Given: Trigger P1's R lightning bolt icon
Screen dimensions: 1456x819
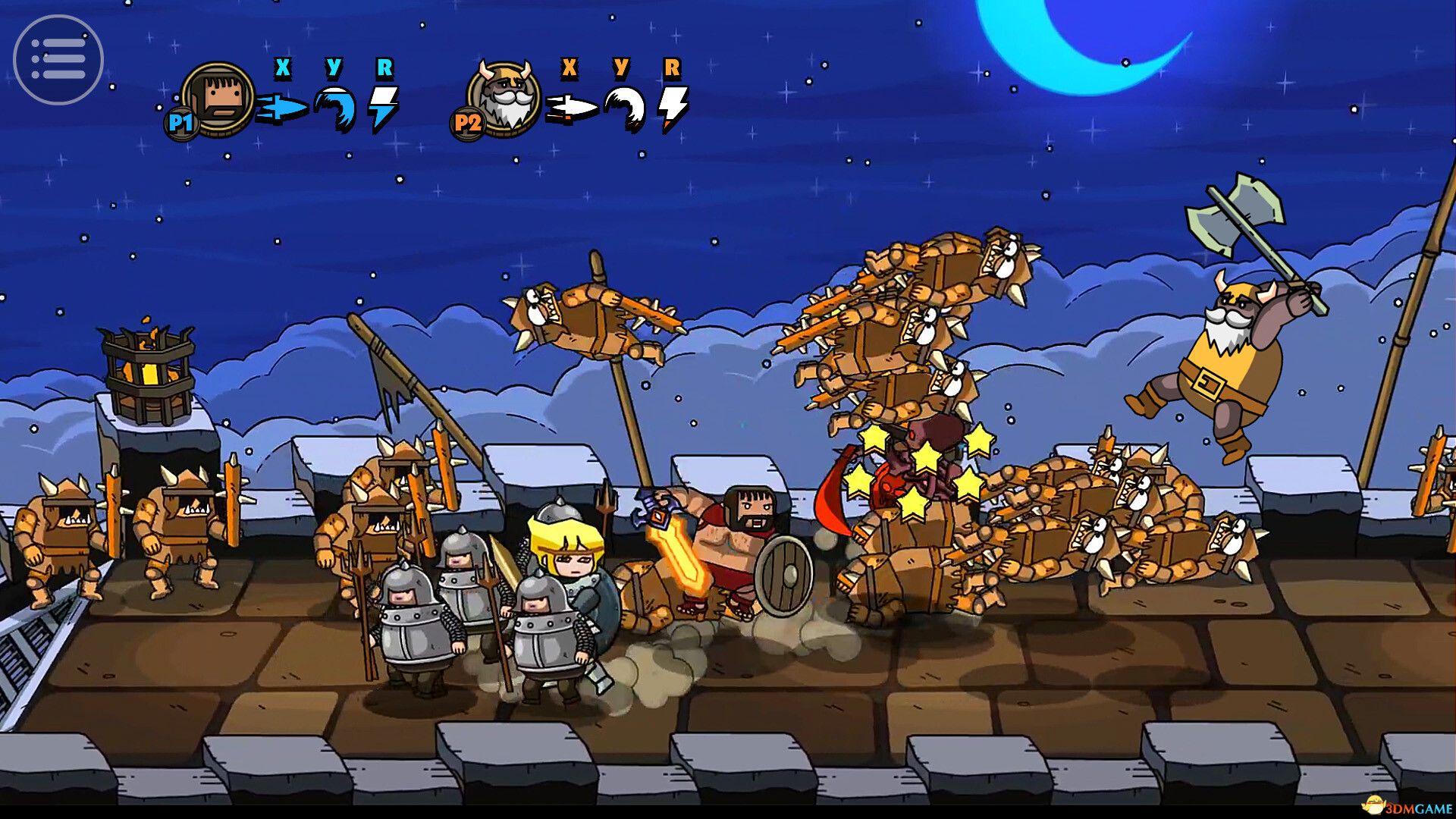Looking at the screenshot, I should 385,106.
